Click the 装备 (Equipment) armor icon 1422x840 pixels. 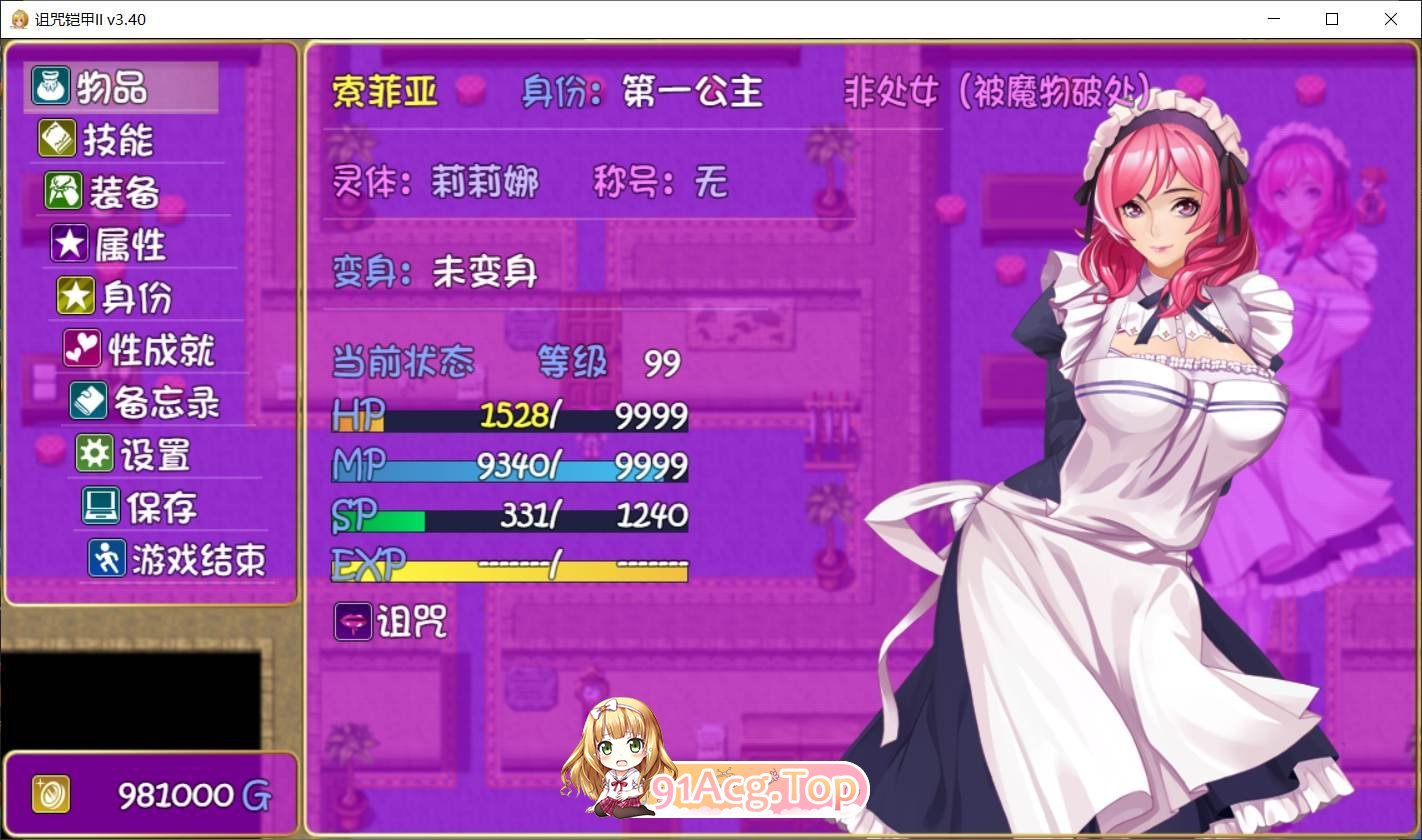click(63, 192)
